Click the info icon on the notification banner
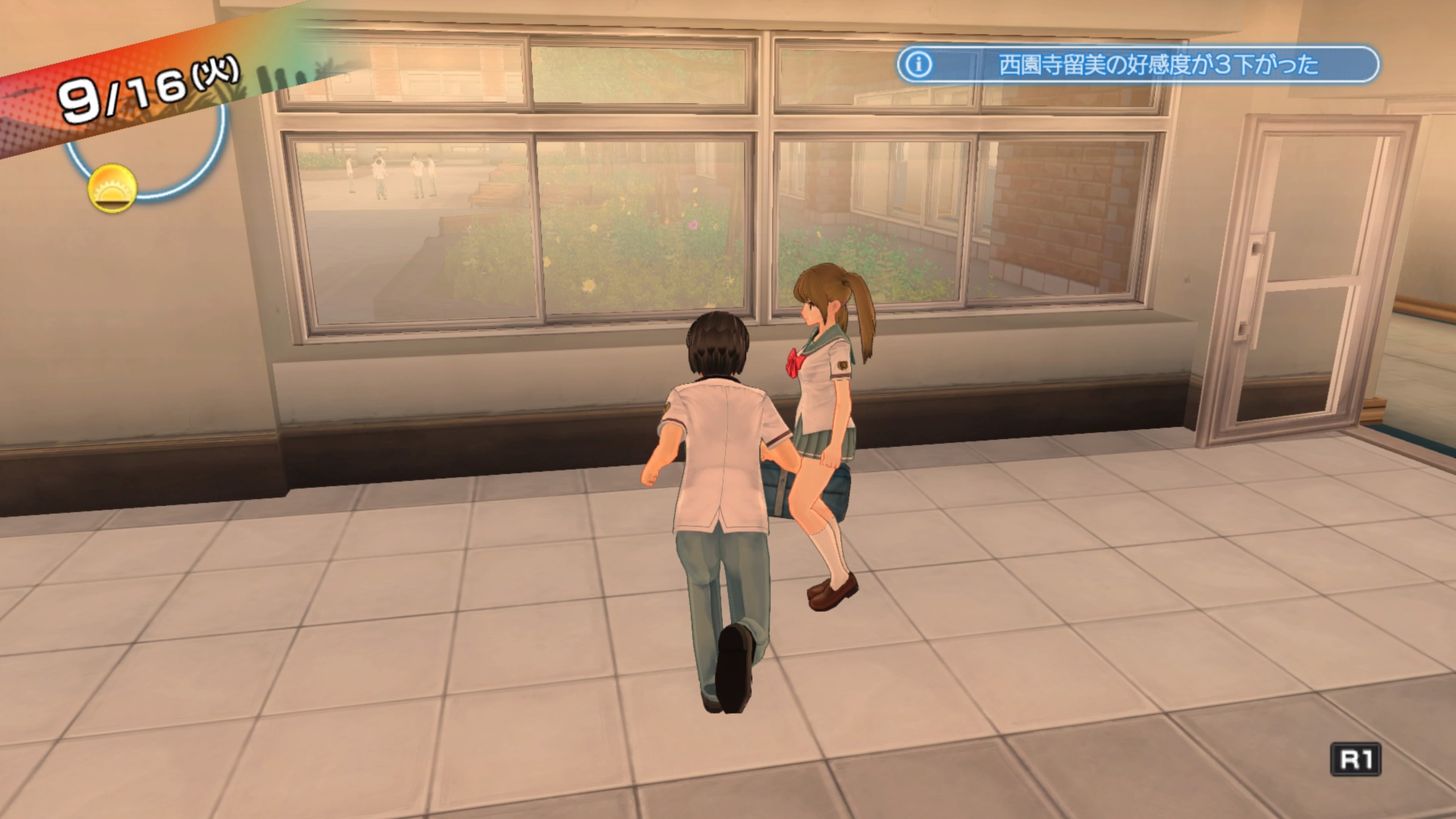This screenshot has width=1456, height=819. point(919,65)
